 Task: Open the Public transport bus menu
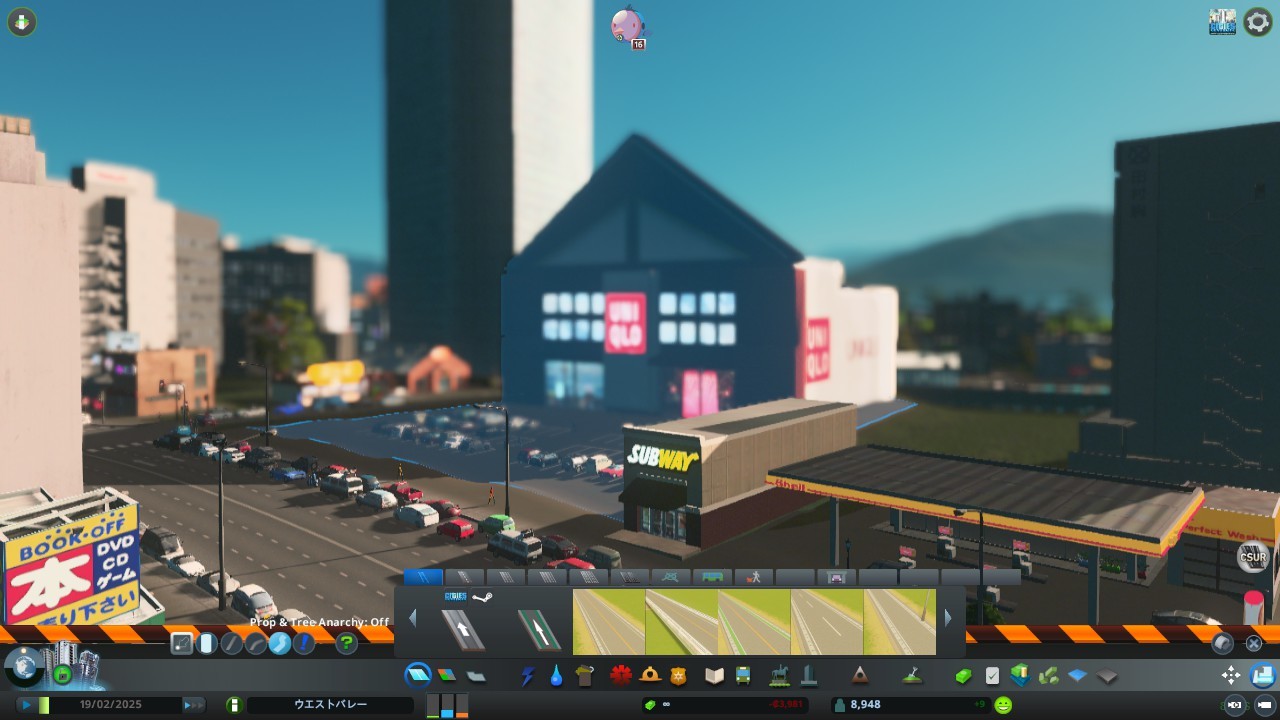click(x=743, y=676)
